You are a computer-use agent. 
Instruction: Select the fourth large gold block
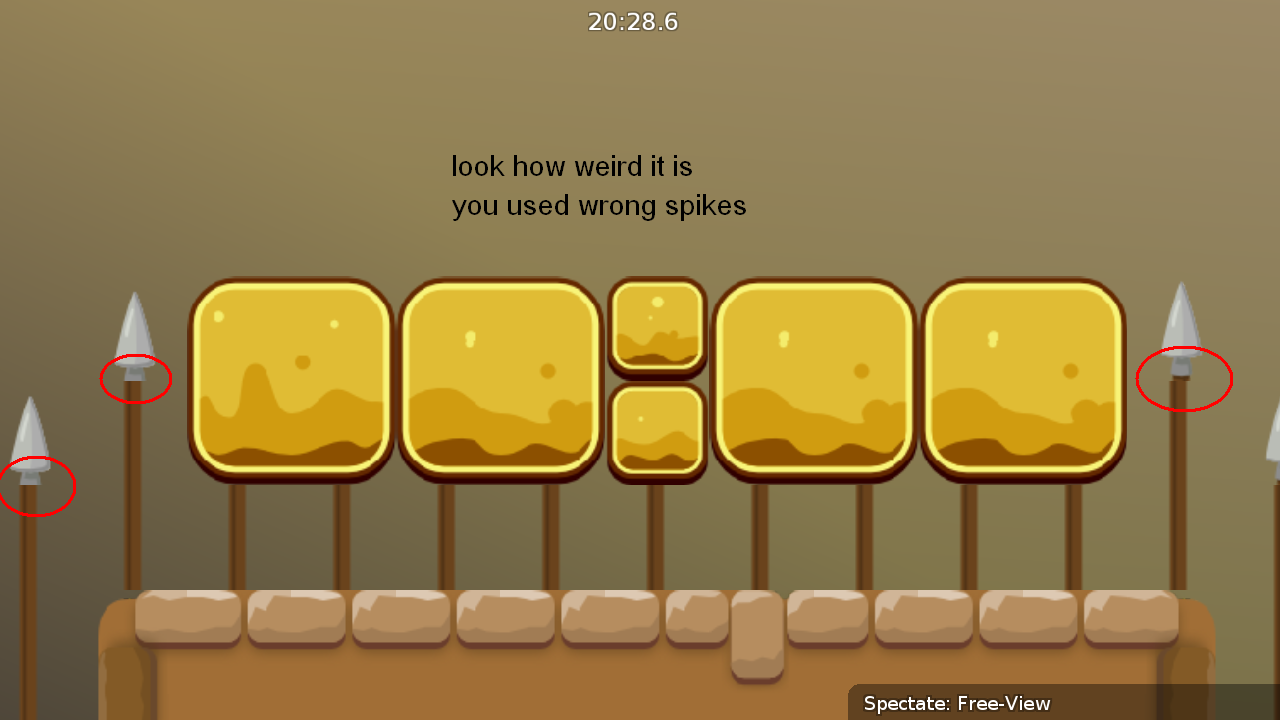tap(814, 380)
